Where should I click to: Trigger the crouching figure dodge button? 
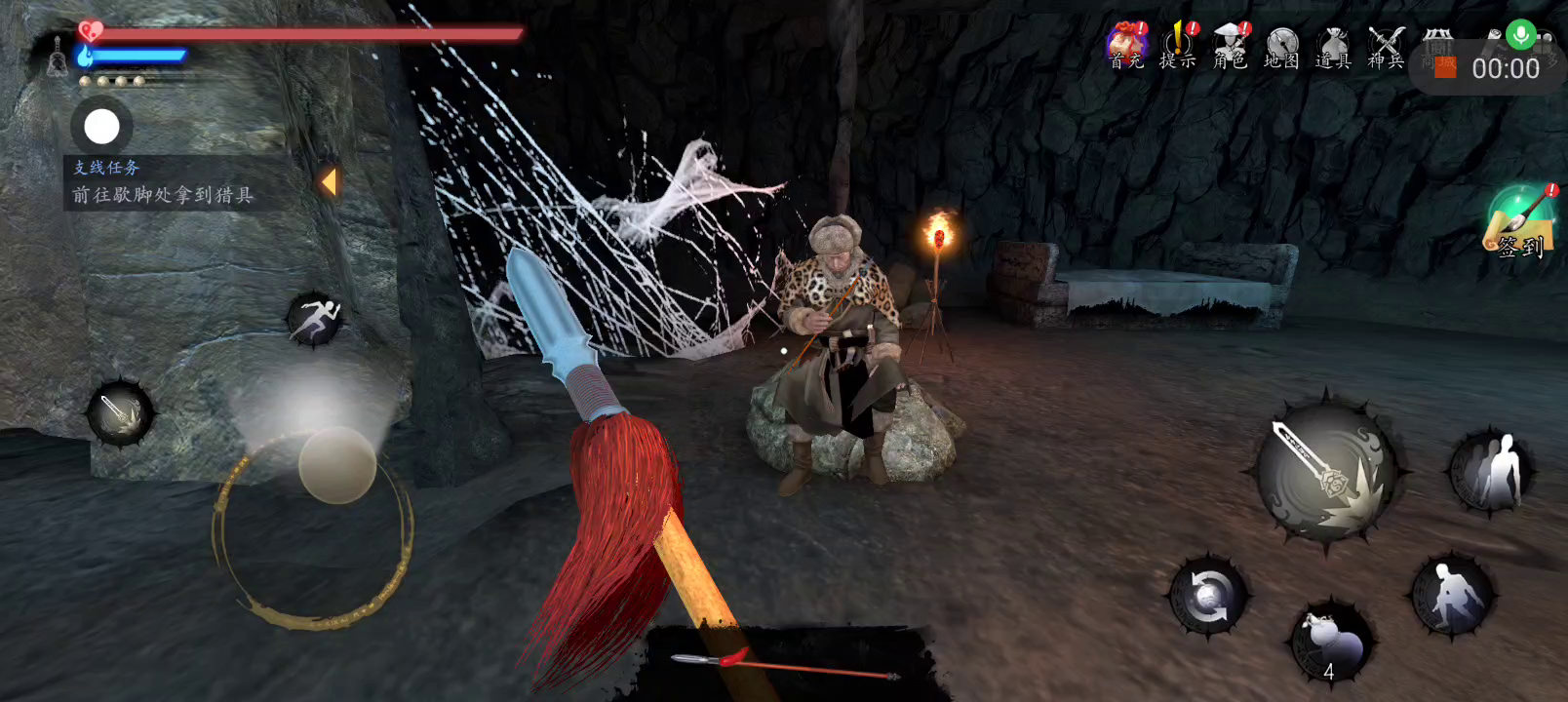pyautogui.click(x=1452, y=593)
